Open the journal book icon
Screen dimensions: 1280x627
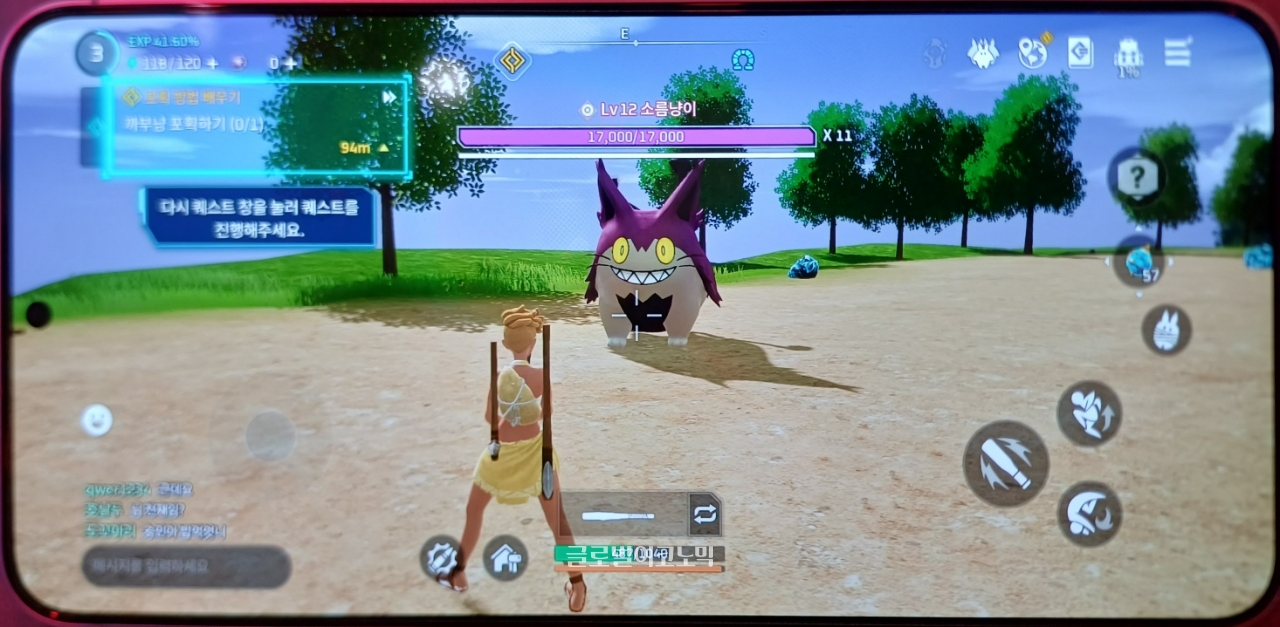[1080, 52]
